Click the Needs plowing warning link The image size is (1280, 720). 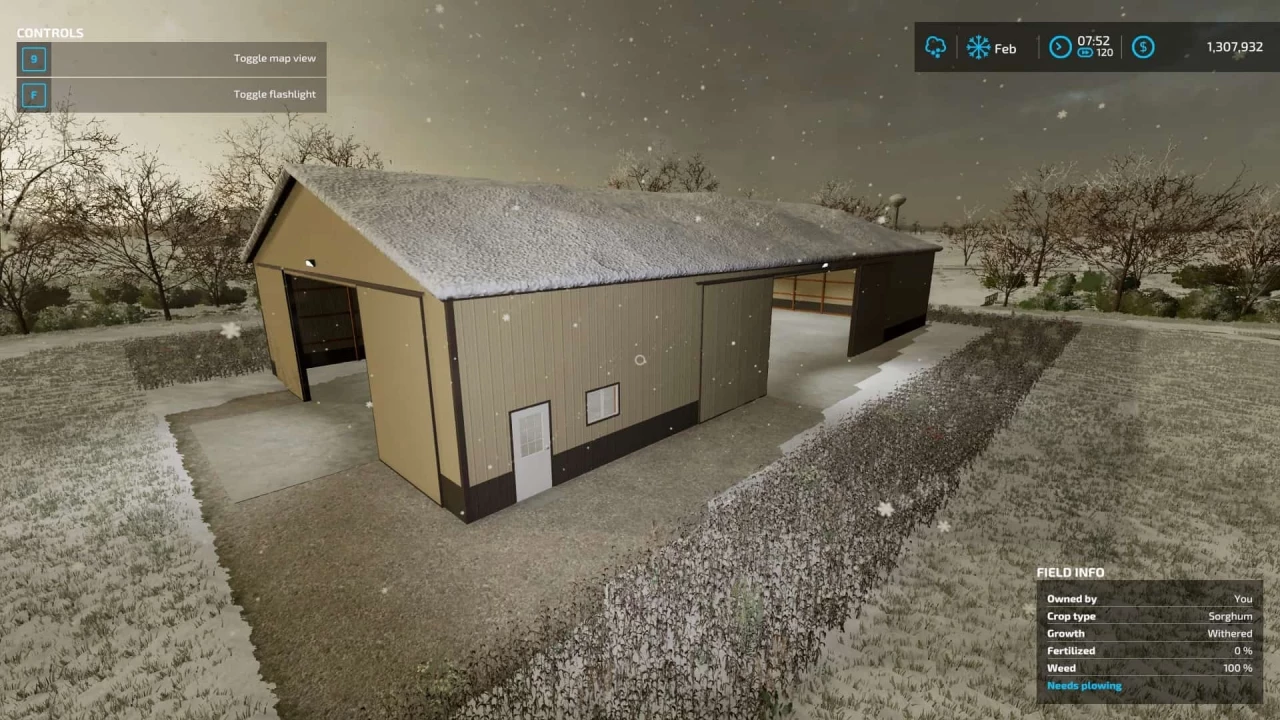click(1084, 685)
